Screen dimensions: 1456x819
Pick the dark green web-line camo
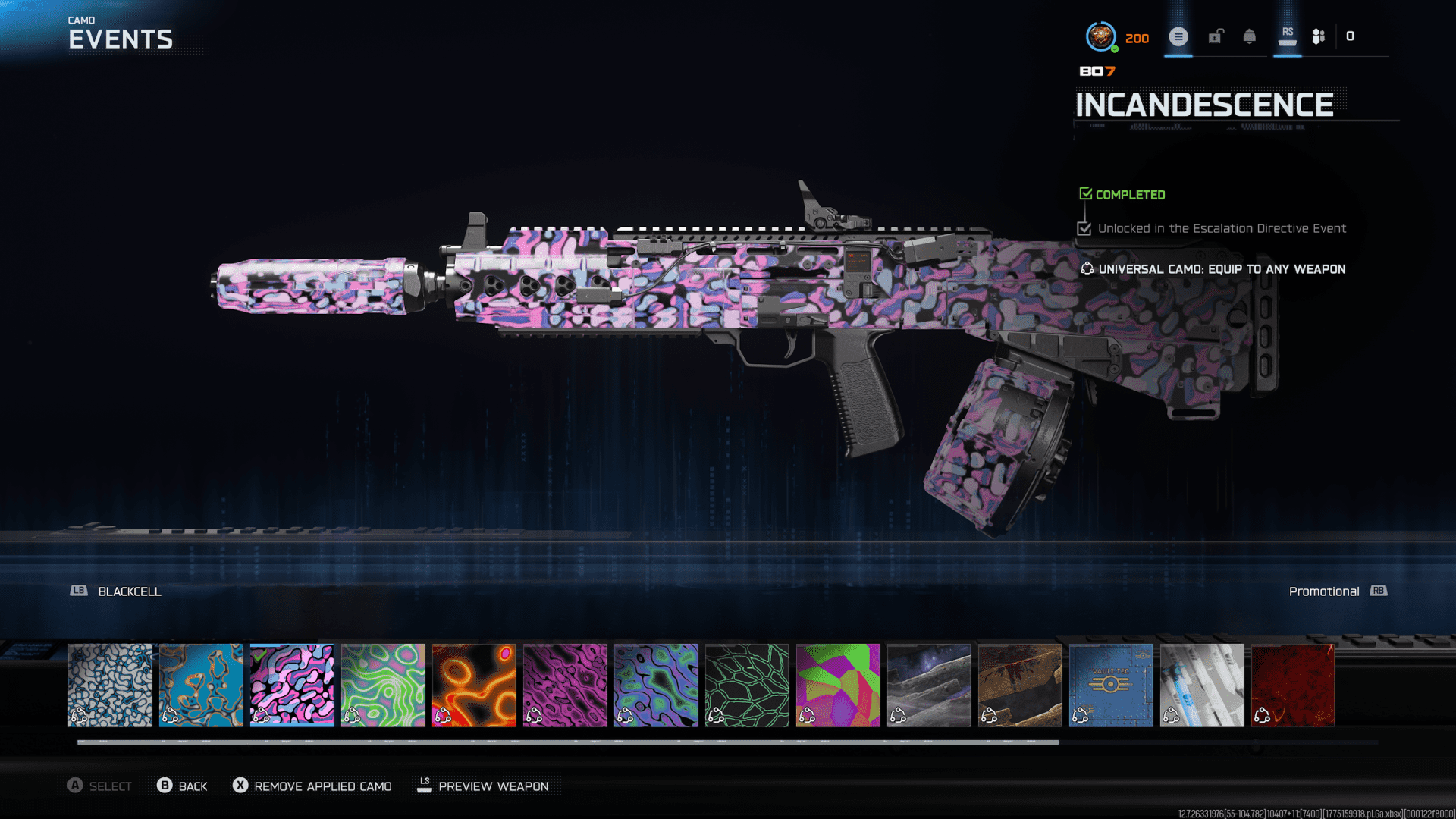[747, 686]
